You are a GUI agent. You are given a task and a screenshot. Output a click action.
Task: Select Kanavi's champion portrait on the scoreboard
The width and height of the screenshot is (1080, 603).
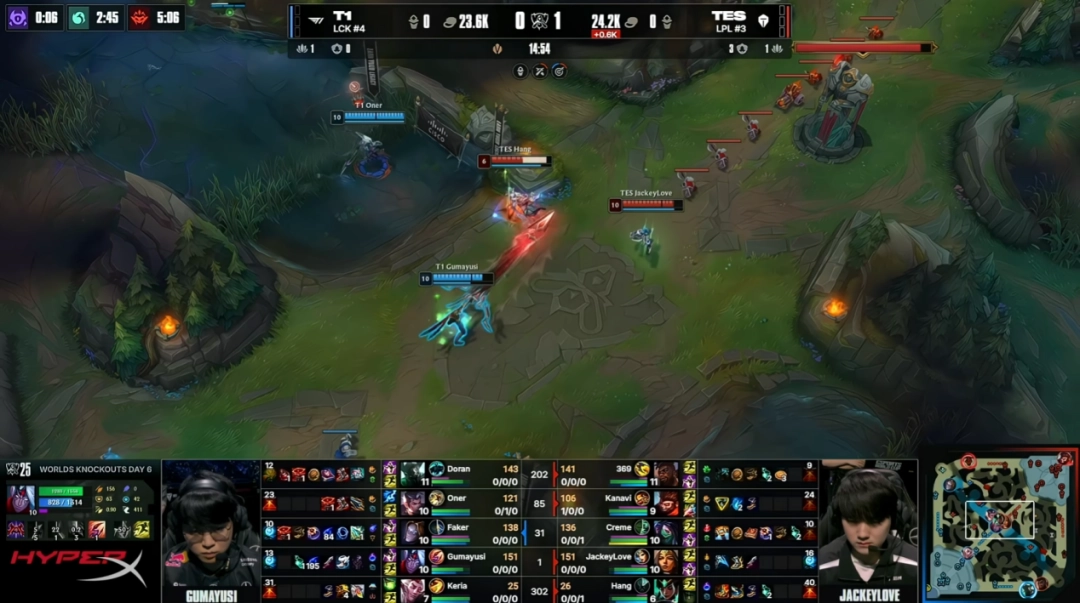coord(666,498)
